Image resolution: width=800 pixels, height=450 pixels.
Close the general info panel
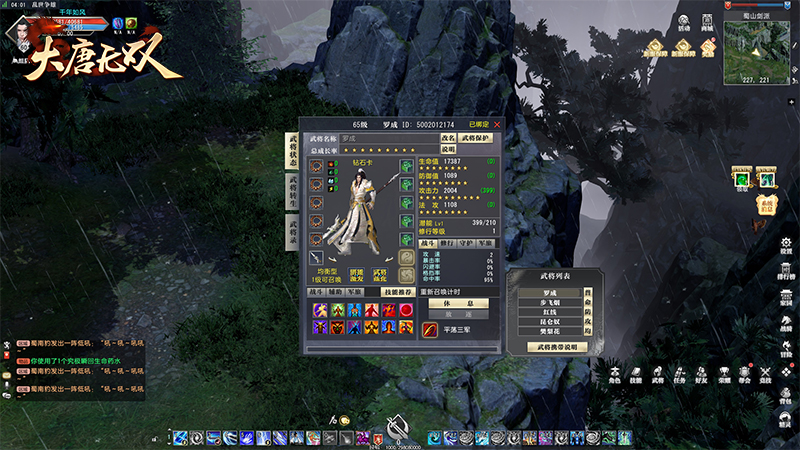[x=497, y=124]
